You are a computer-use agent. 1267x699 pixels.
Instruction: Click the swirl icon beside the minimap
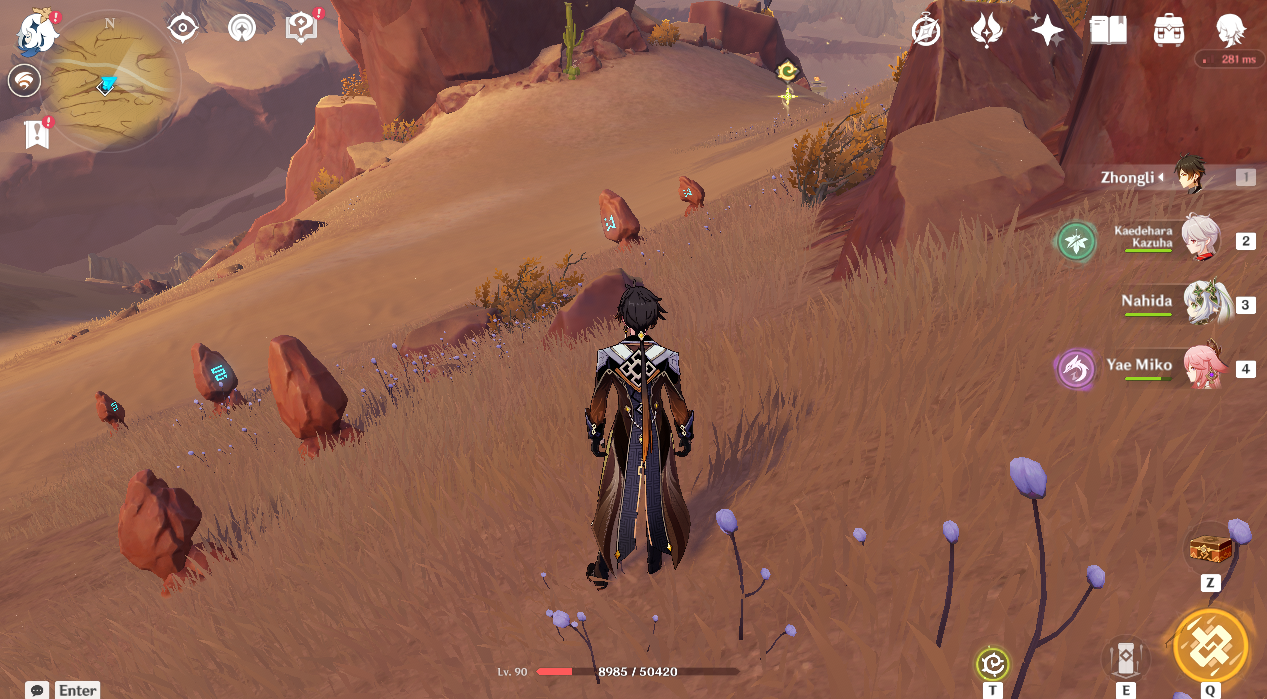click(x=24, y=81)
